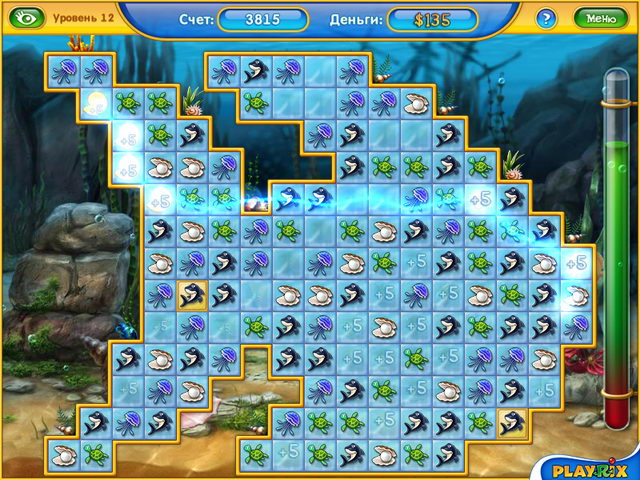Select the gold-backed orca tile beside the rocks
640x480 pixels.
[190, 294]
